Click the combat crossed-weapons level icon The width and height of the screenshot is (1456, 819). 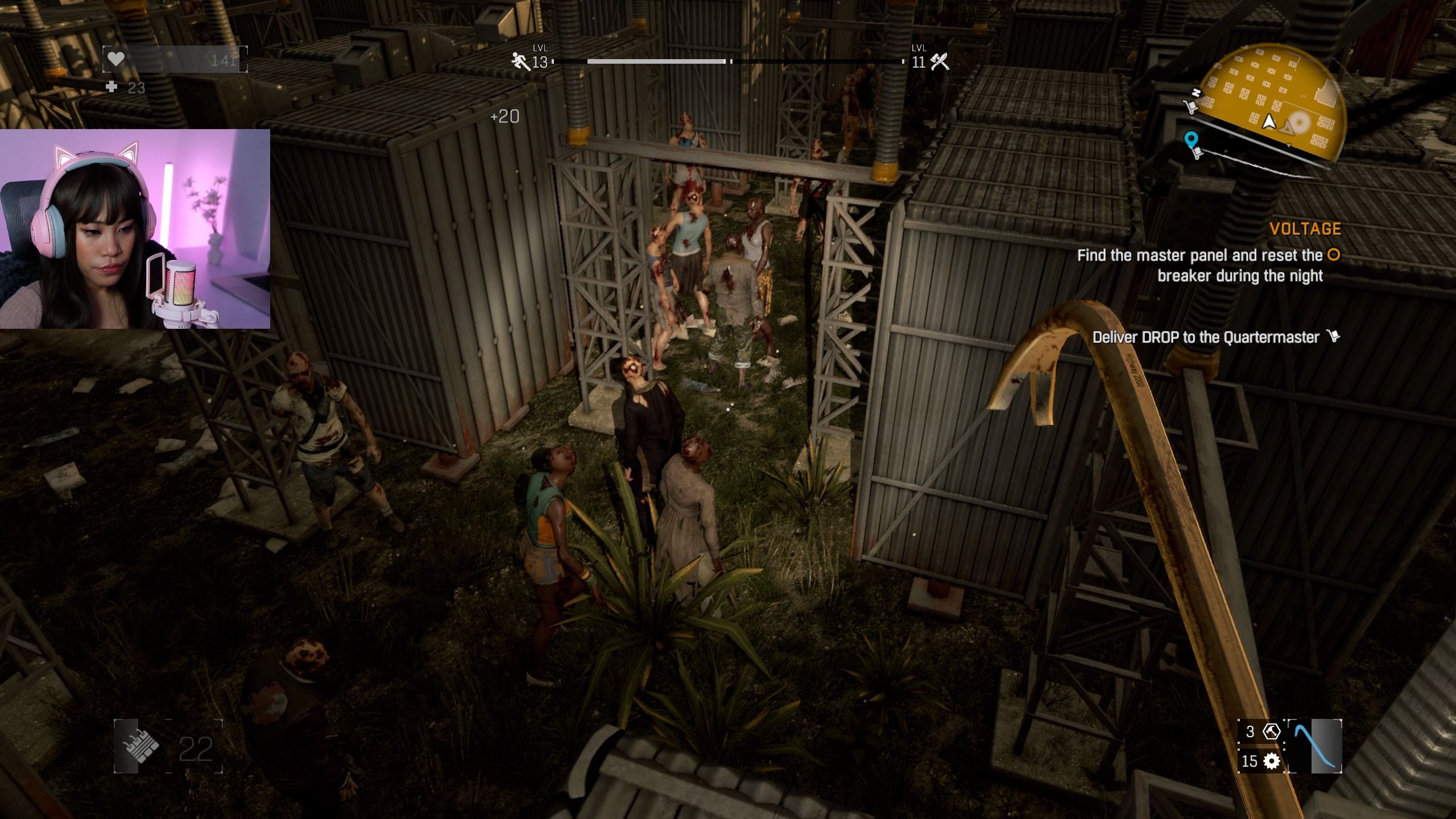pyautogui.click(x=940, y=61)
